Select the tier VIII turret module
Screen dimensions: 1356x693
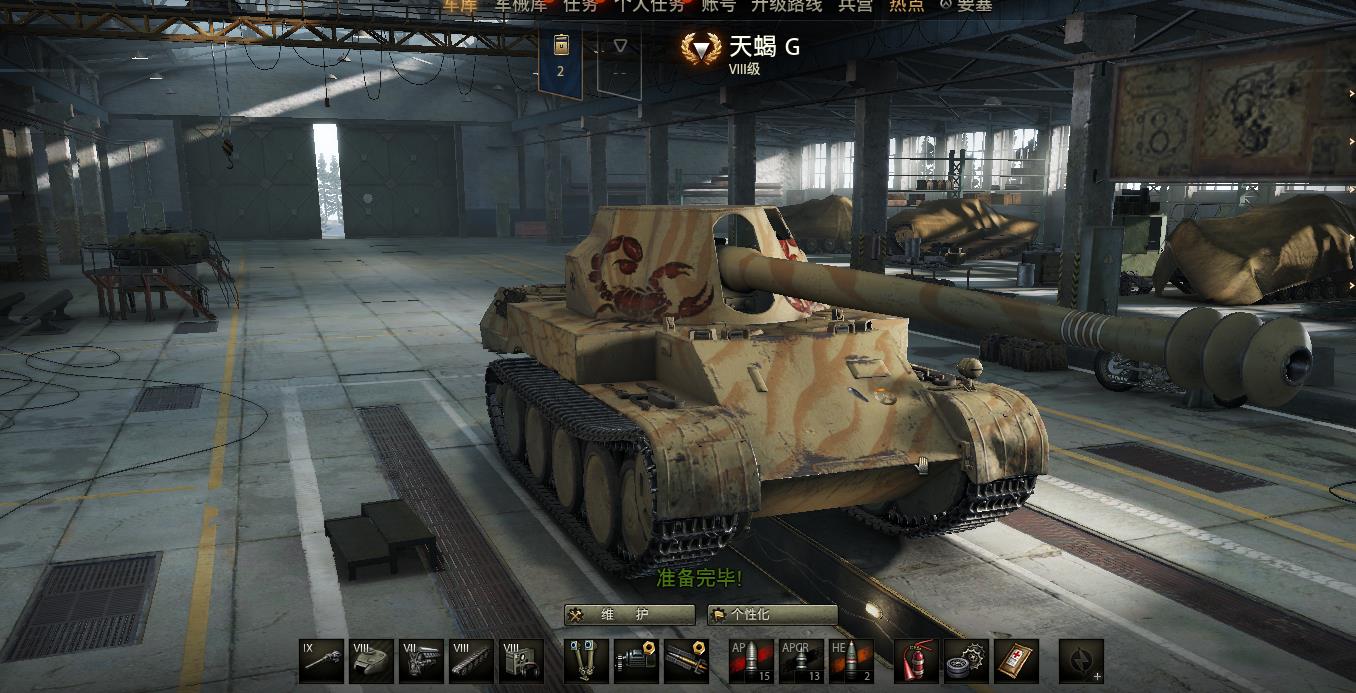tap(371, 661)
